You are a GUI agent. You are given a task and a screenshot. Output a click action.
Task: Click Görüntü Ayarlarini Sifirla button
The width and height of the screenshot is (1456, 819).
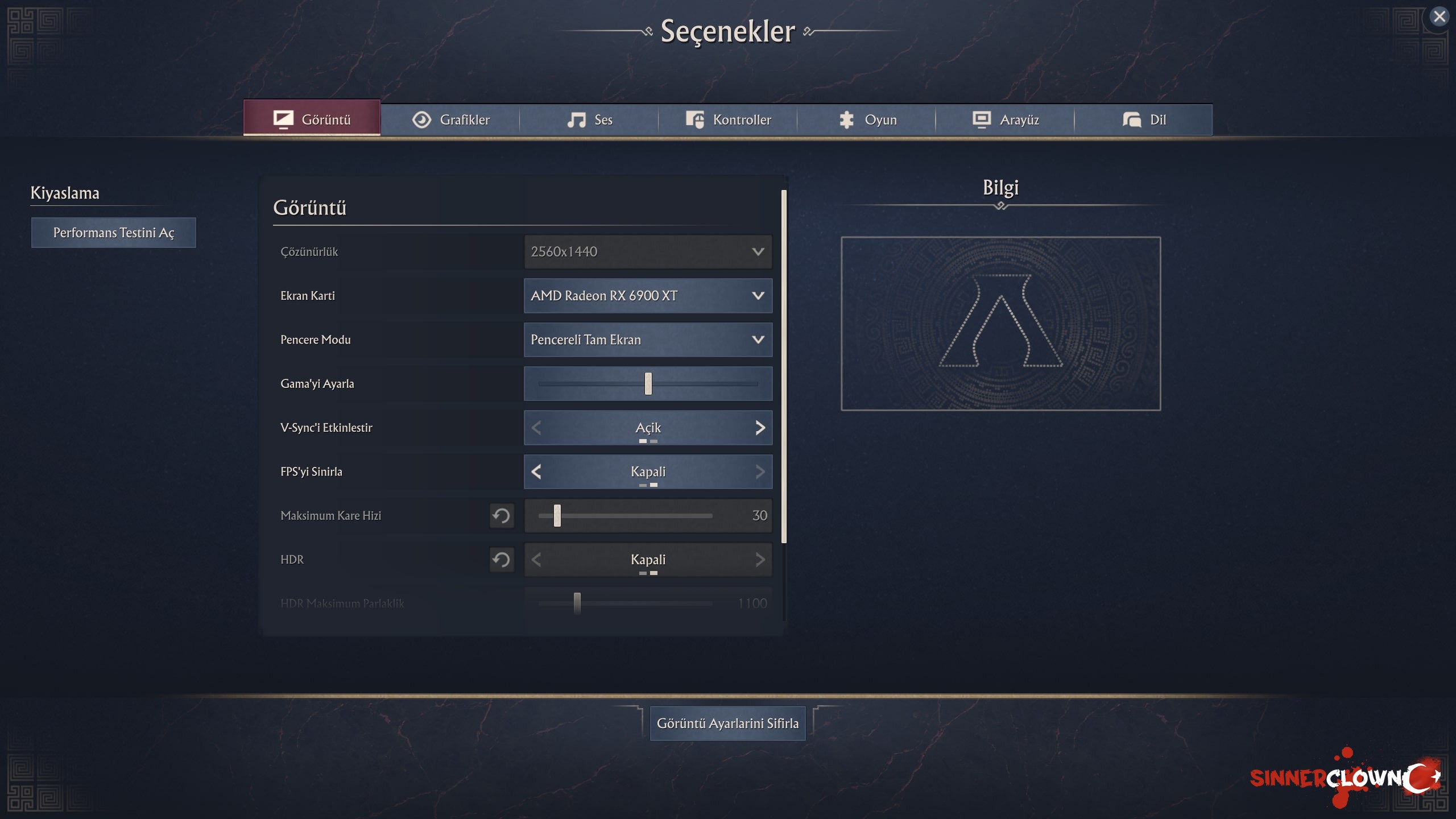click(727, 723)
